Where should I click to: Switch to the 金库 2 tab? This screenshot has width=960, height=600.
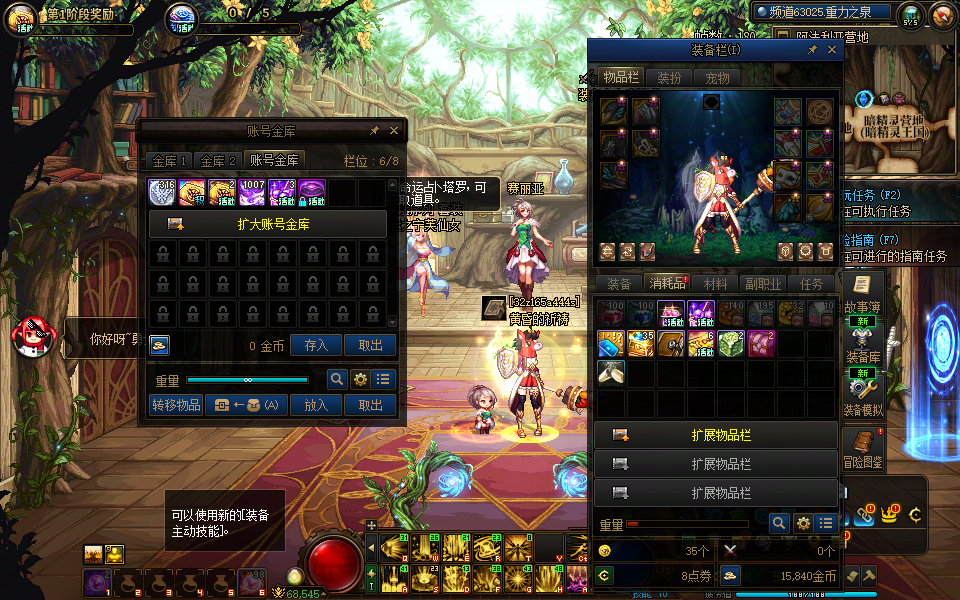(x=218, y=160)
